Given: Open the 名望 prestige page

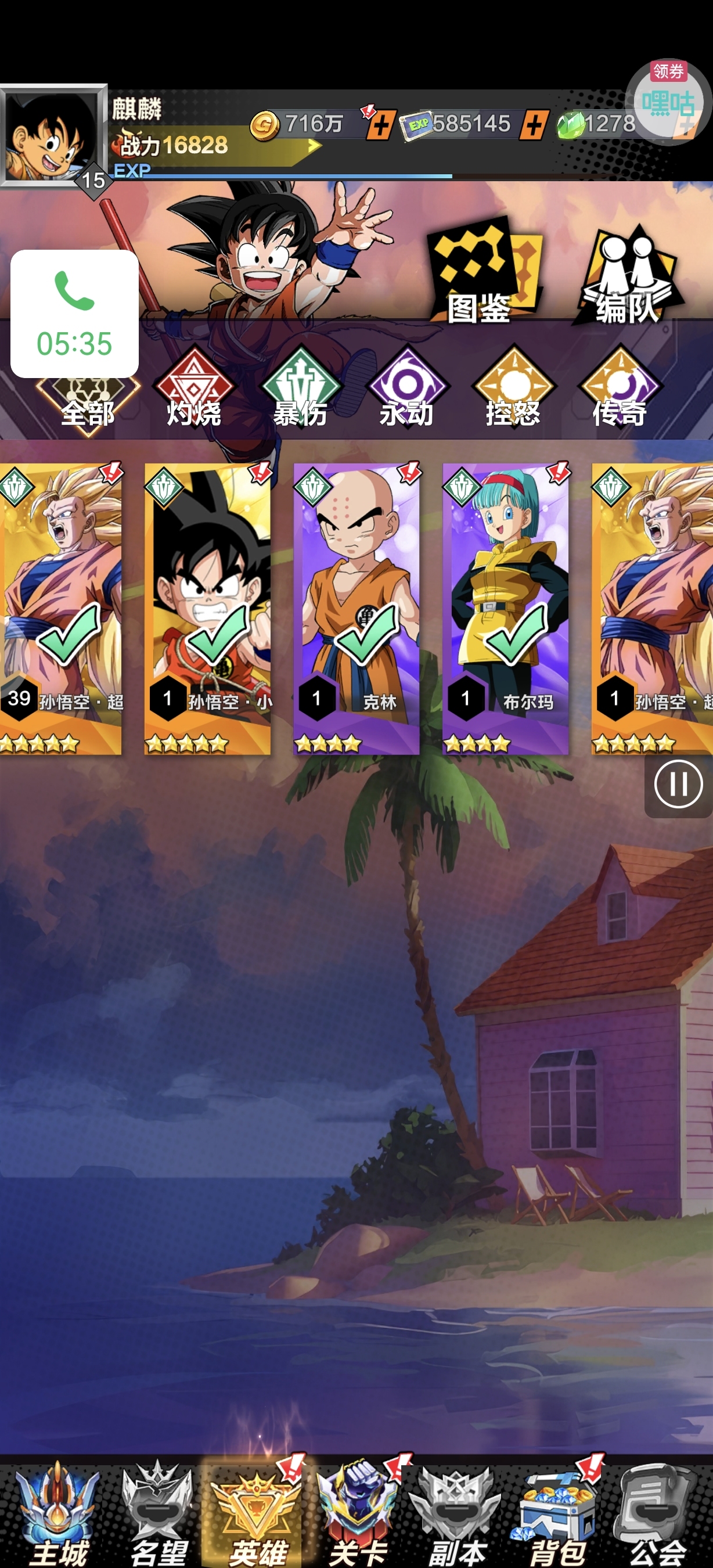Looking at the screenshot, I should pyautogui.click(x=158, y=1516).
